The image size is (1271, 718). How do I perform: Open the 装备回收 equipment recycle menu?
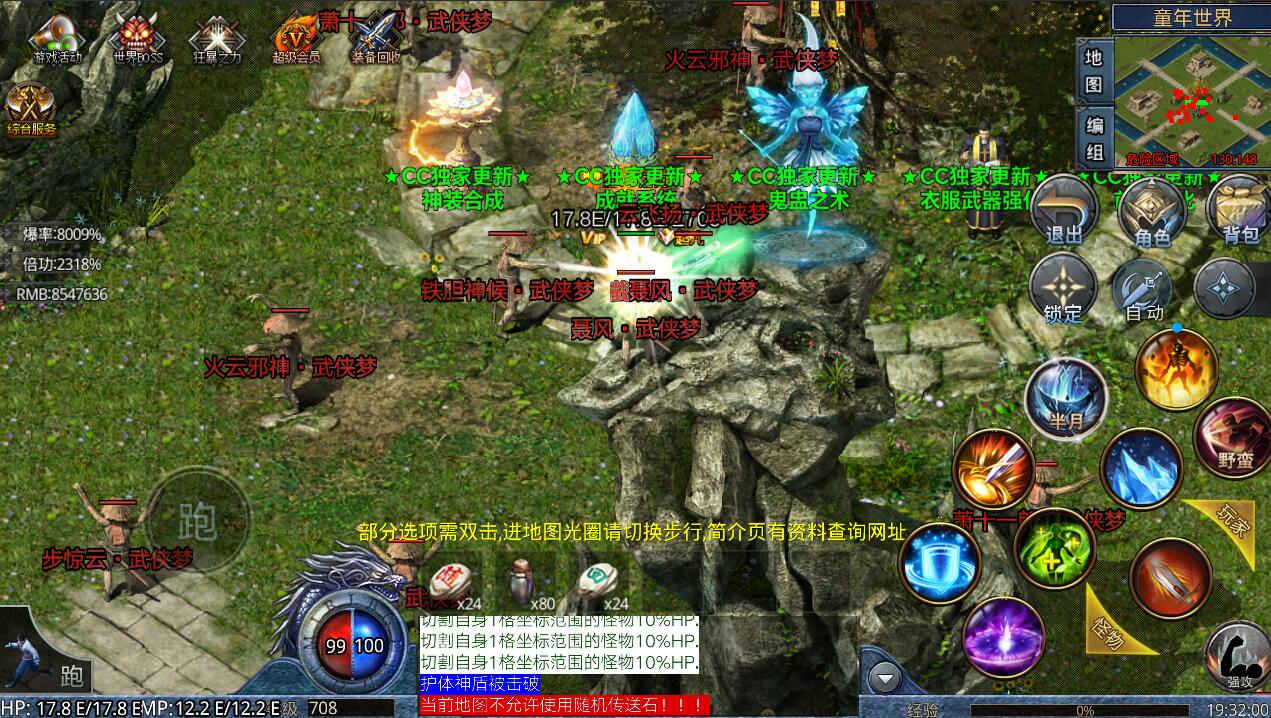[375, 40]
